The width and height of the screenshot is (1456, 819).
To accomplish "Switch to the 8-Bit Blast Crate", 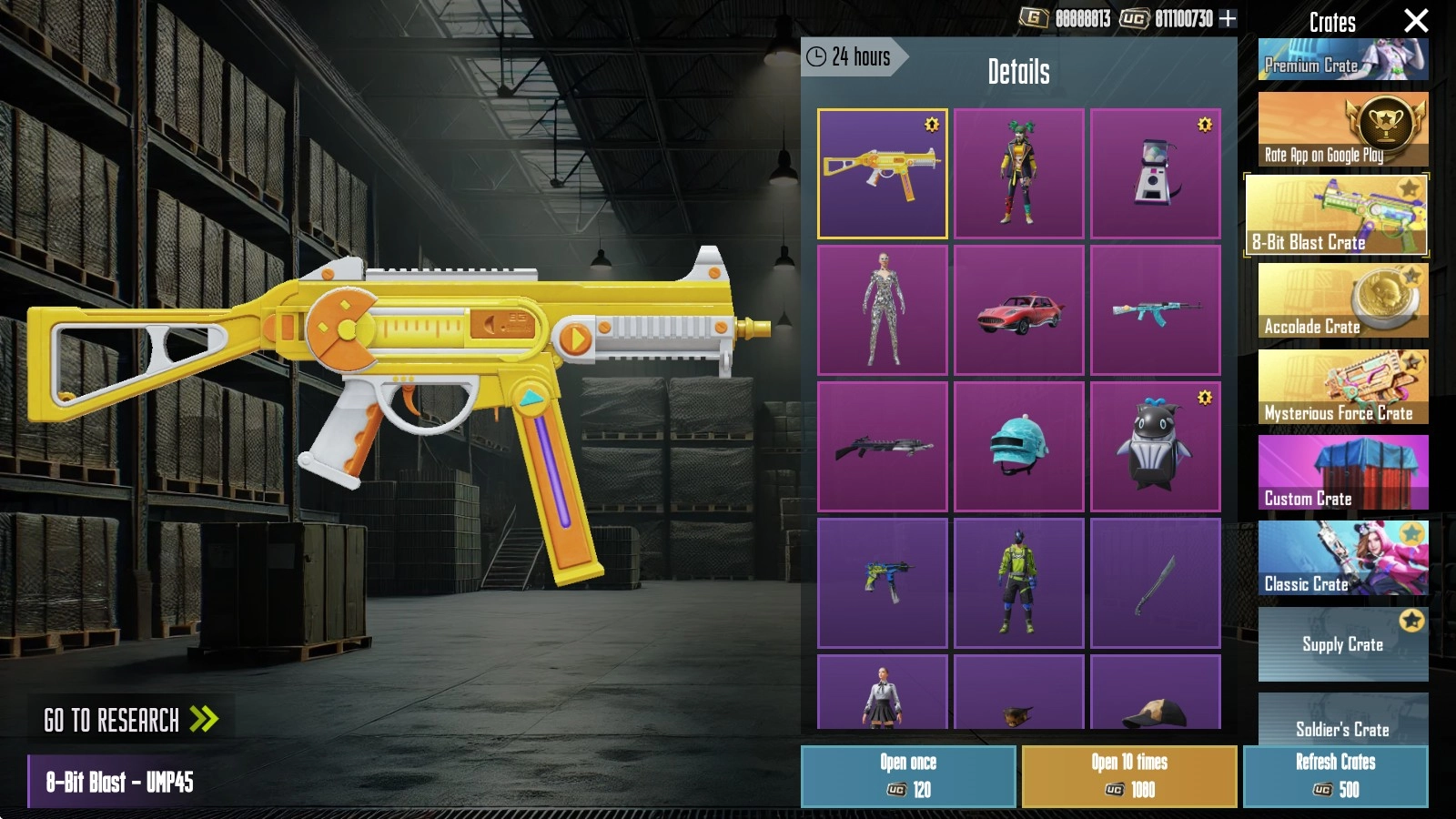I will [1335, 215].
